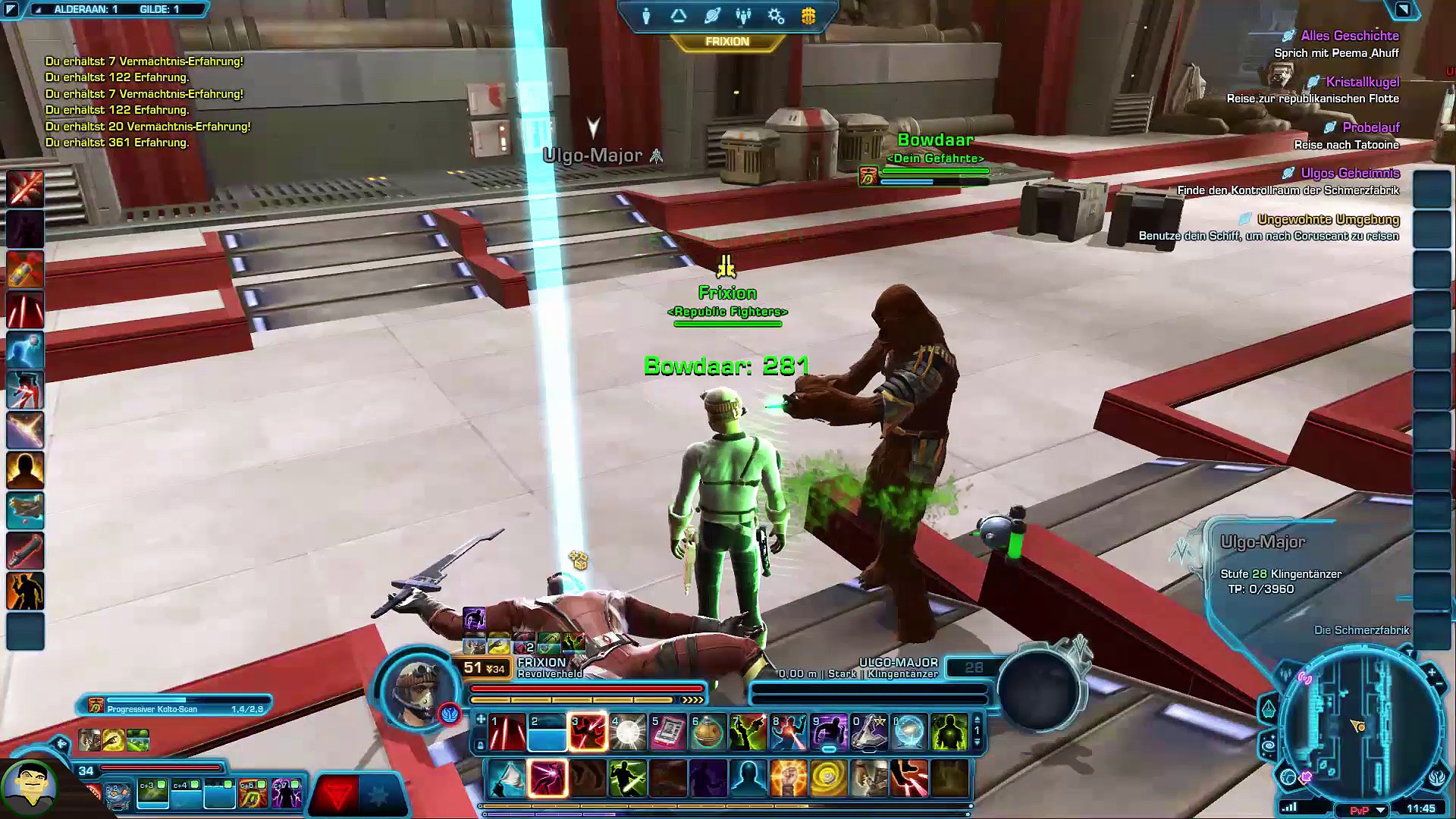Image resolution: width=1456 pixels, height=819 pixels.
Task: Trigger the highlighted red ability in slot 3
Action: pos(588,733)
